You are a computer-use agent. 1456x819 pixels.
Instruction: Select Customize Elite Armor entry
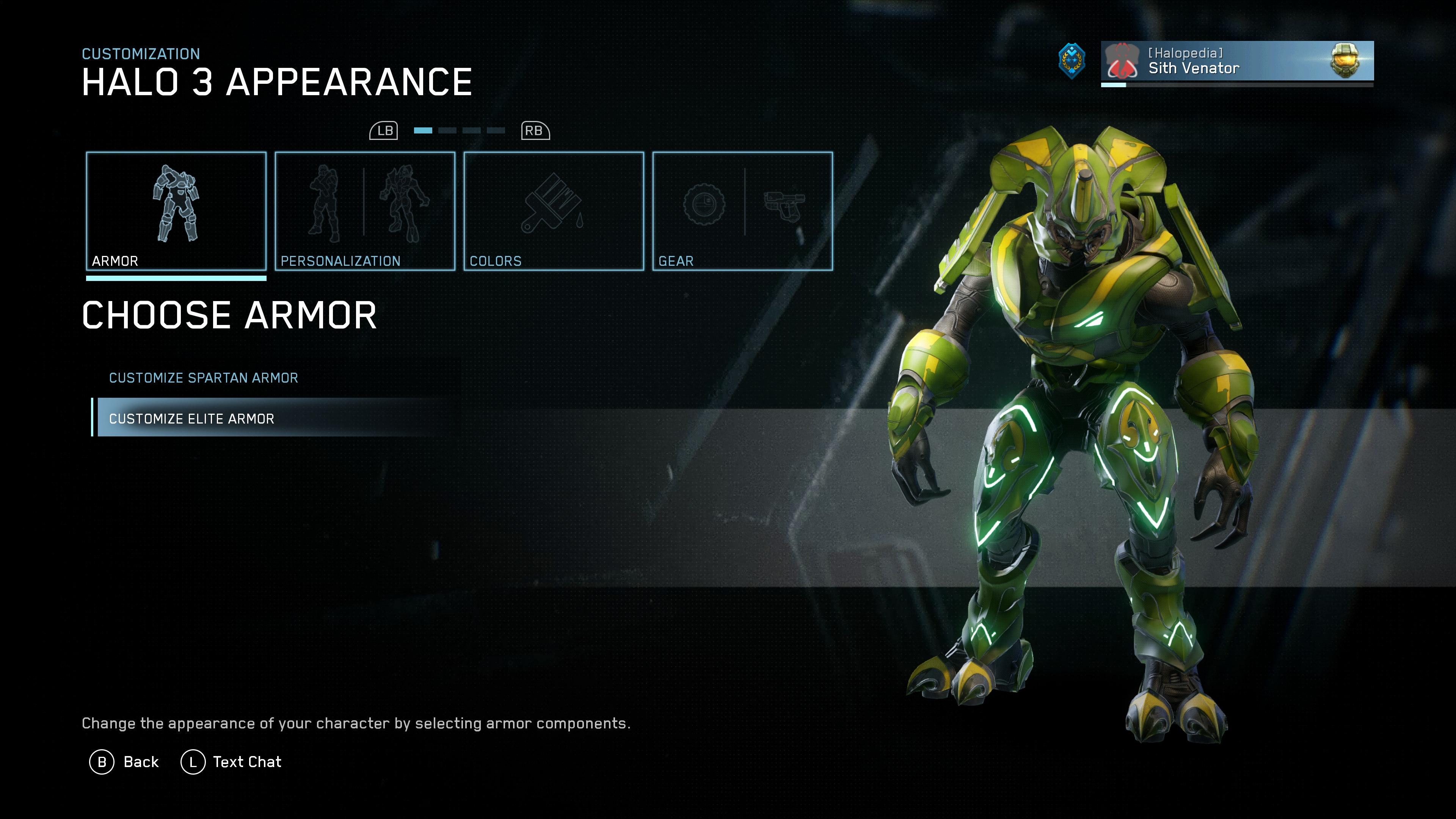(192, 418)
